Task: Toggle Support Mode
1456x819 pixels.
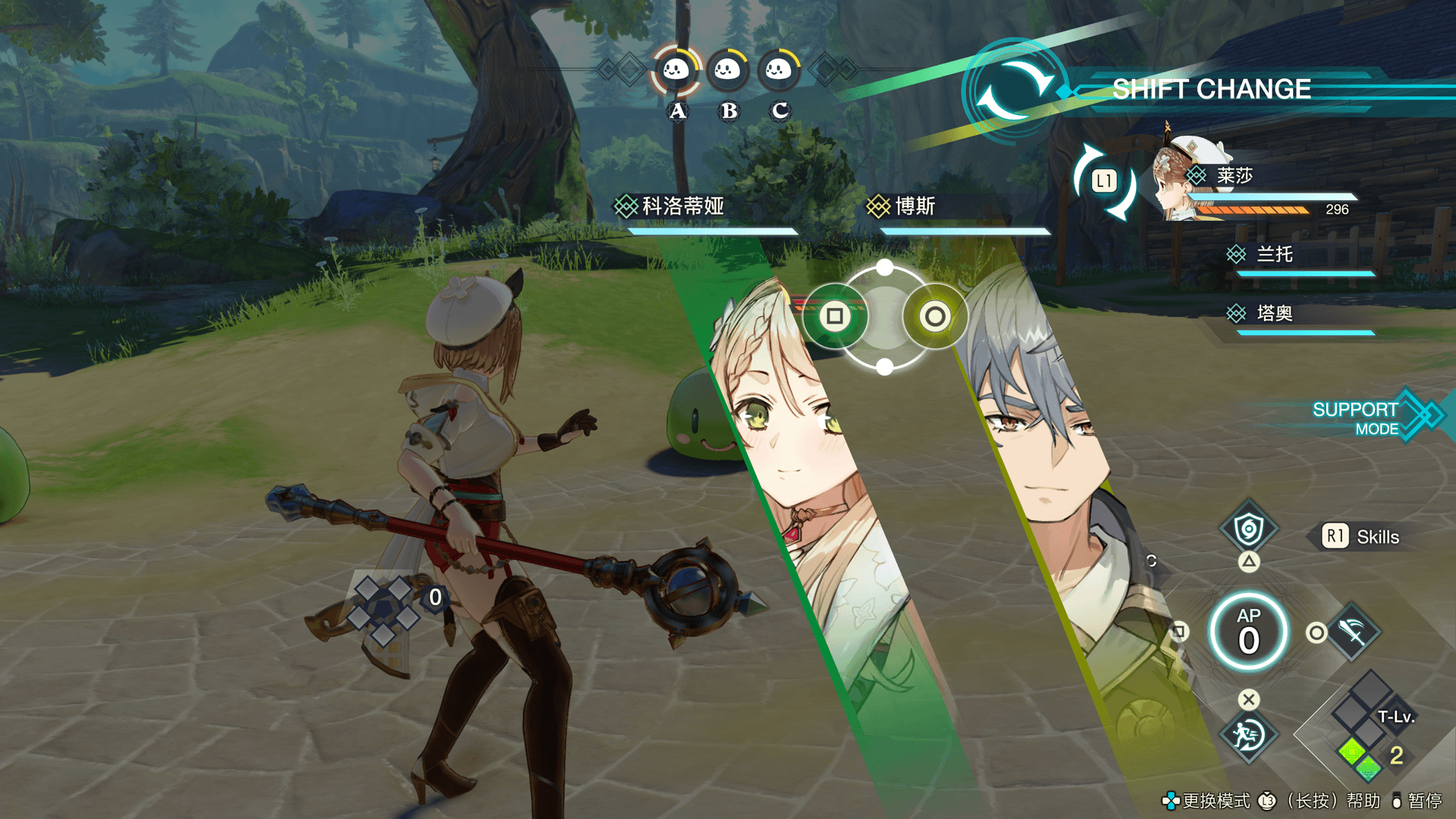Action: point(1365,418)
